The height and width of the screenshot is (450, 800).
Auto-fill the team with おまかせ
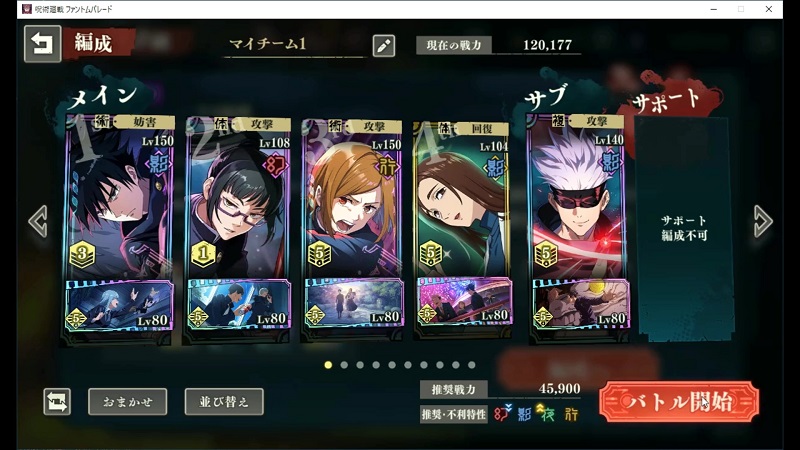click(127, 402)
